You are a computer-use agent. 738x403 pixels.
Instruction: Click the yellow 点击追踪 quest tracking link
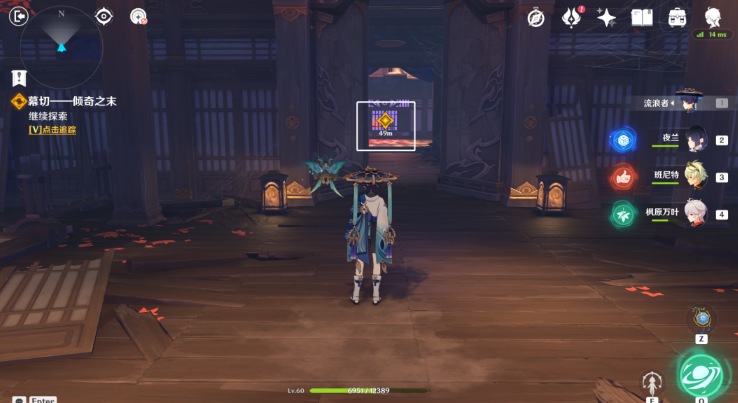point(52,129)
